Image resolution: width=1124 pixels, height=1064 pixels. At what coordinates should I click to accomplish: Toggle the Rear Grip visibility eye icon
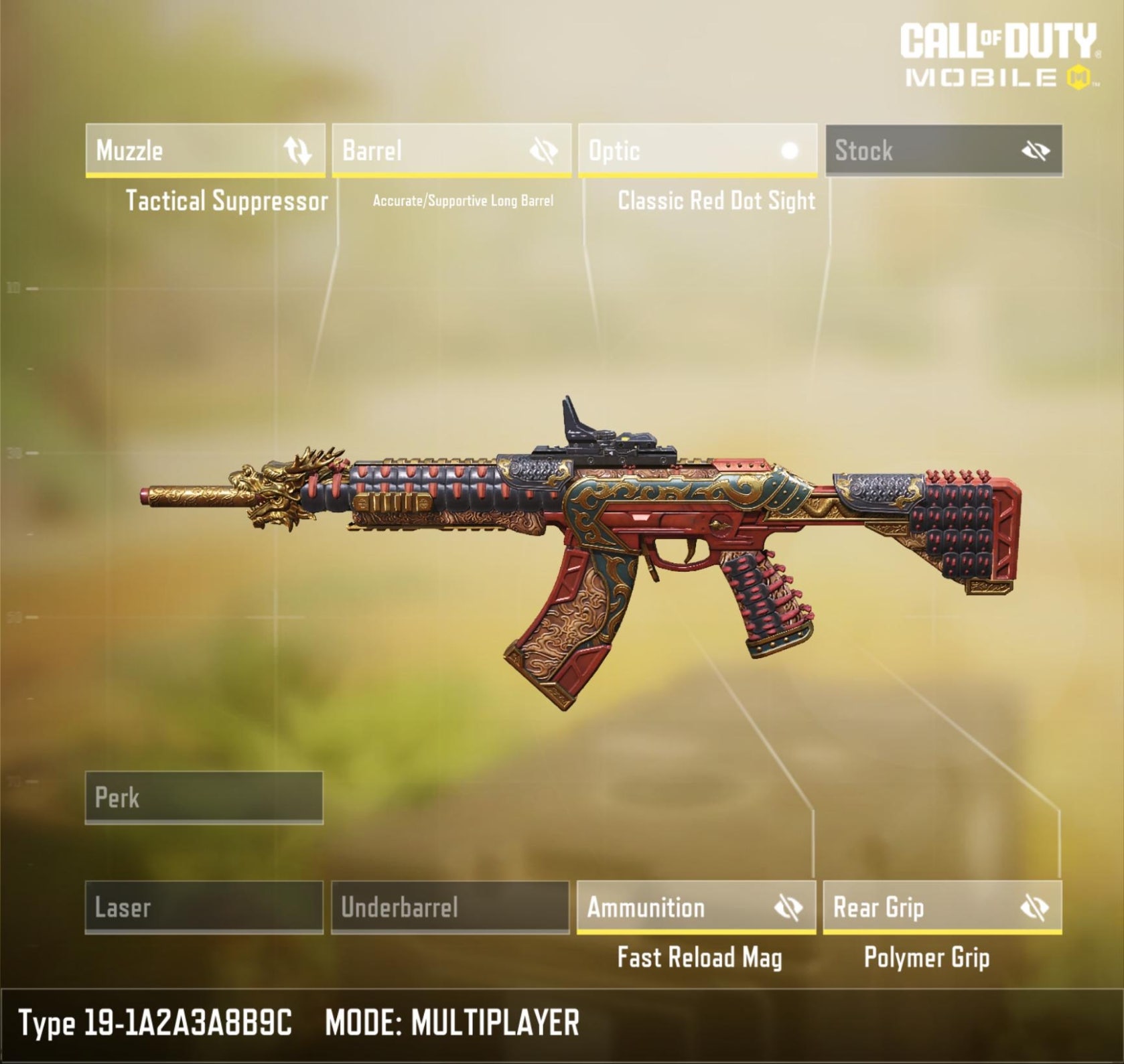pos(1035,908)
